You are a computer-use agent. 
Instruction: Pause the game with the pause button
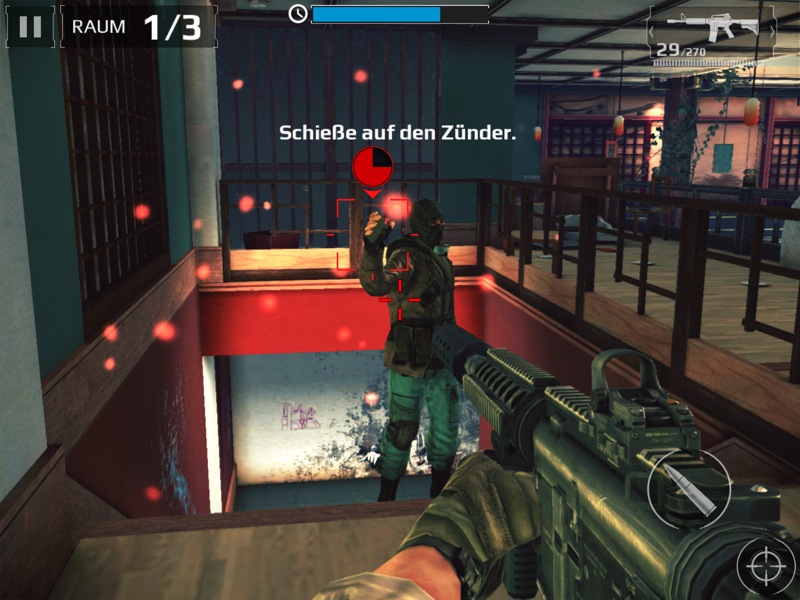pyautogui.click(x=30, y=27)
